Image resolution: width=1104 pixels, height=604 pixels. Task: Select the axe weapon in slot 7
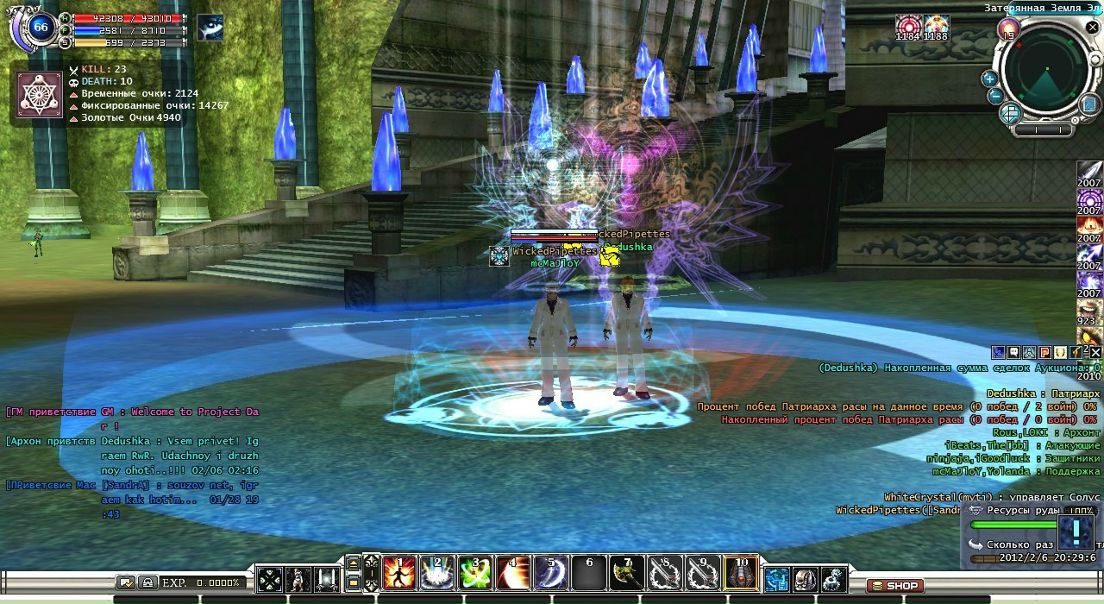pos(627,574)
